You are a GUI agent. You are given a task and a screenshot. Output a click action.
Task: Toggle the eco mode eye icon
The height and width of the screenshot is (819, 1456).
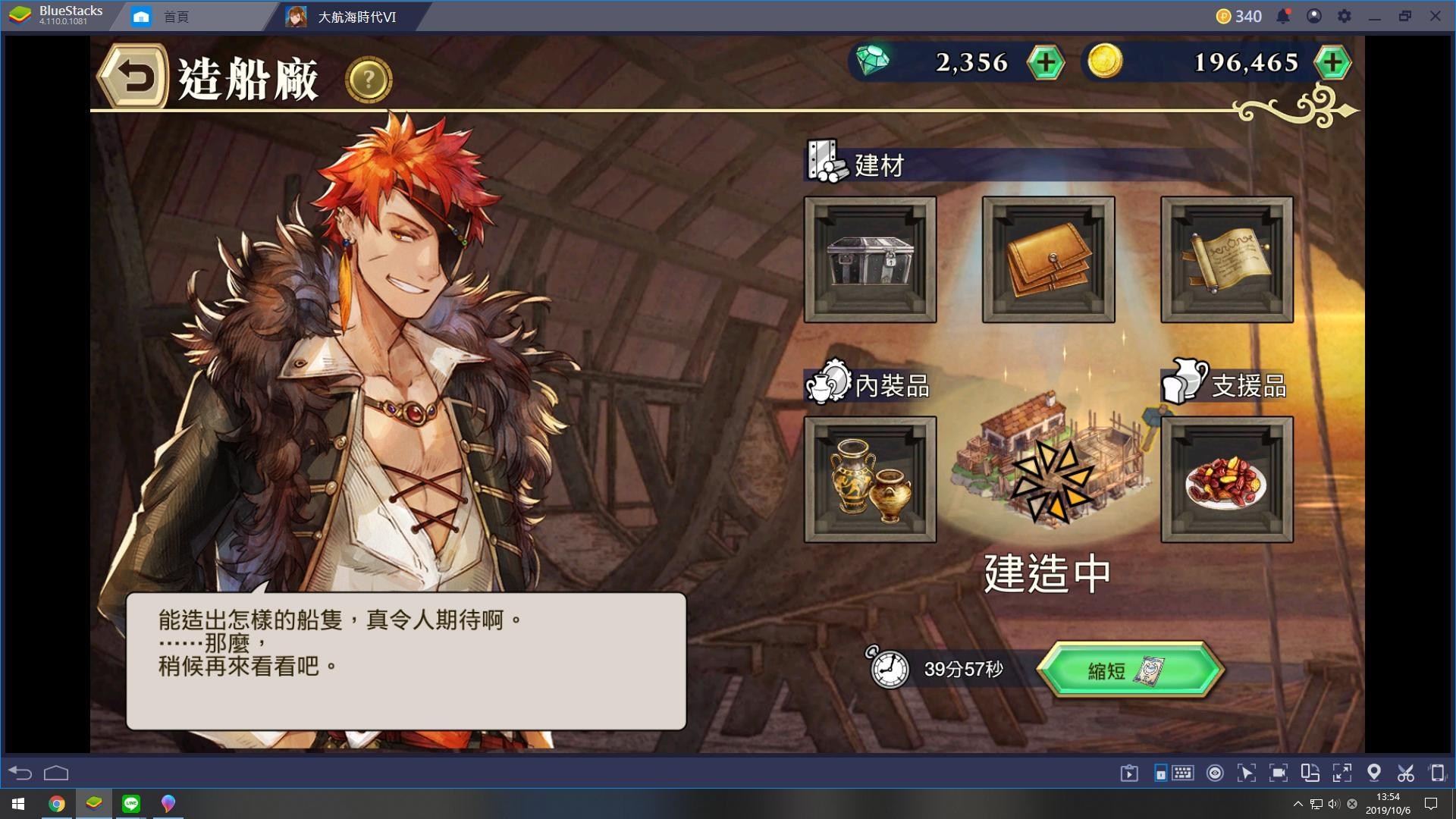(1216, 773)
